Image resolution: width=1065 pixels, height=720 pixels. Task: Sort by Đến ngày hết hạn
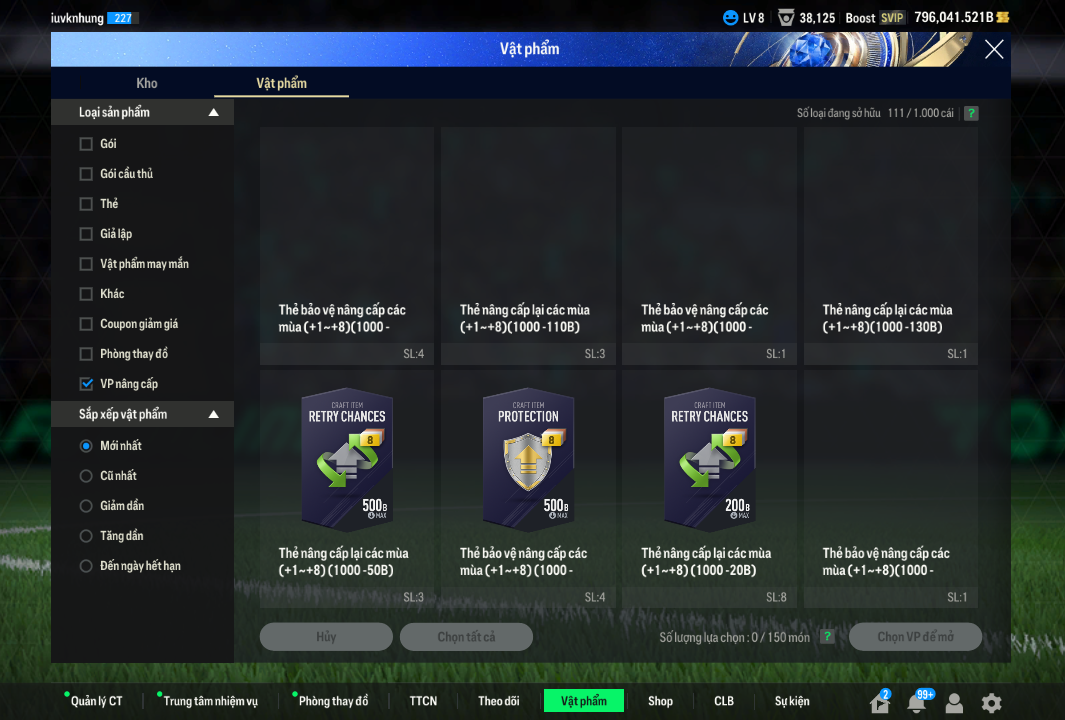tap(86, 566)
